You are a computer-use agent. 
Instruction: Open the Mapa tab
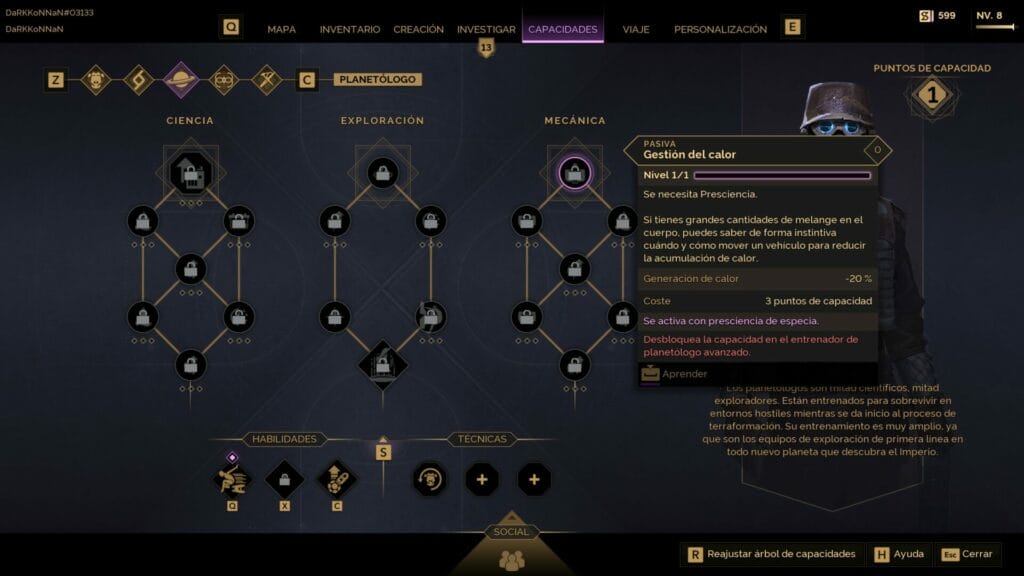click(x=281, y=29)
